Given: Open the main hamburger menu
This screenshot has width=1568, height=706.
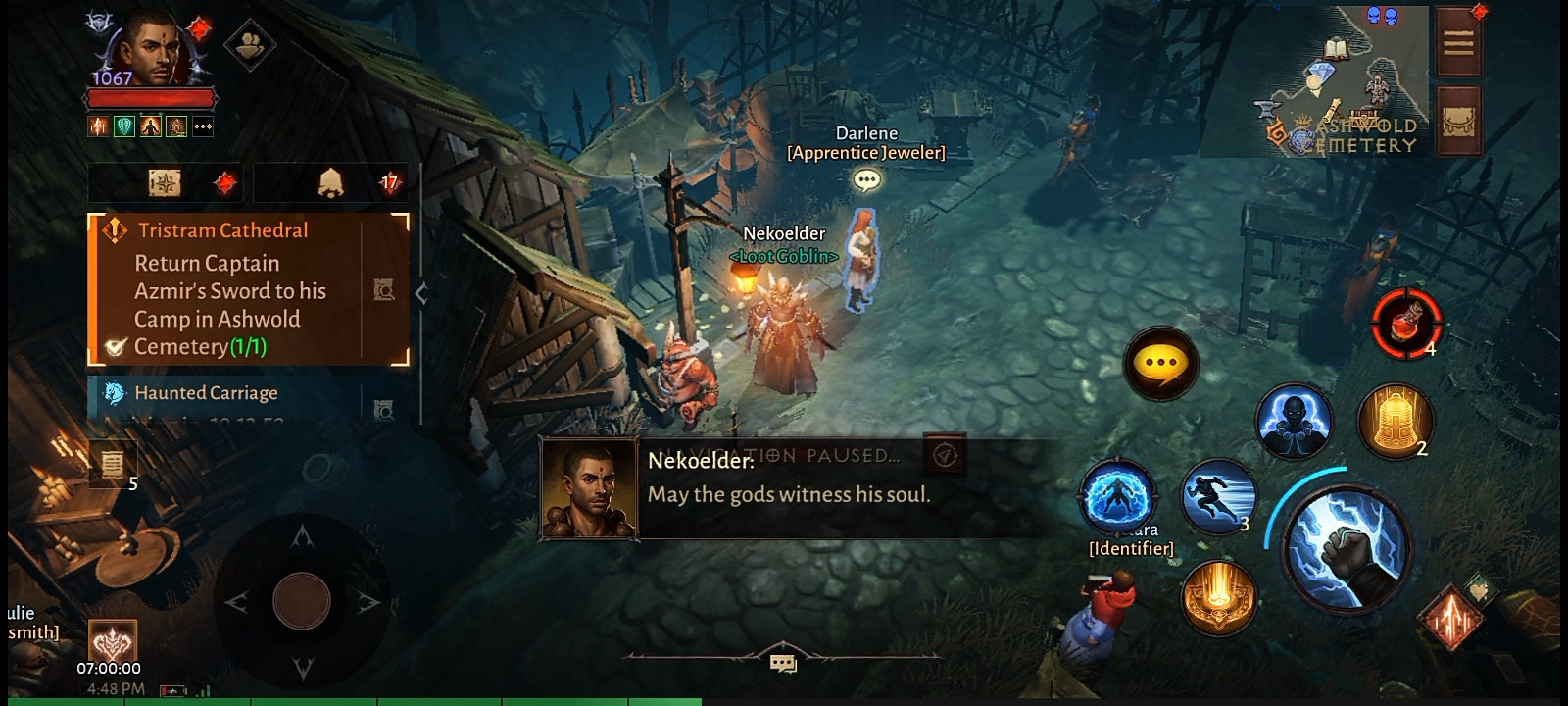Looking at the screenshot, I should [x=1457, y=42].
